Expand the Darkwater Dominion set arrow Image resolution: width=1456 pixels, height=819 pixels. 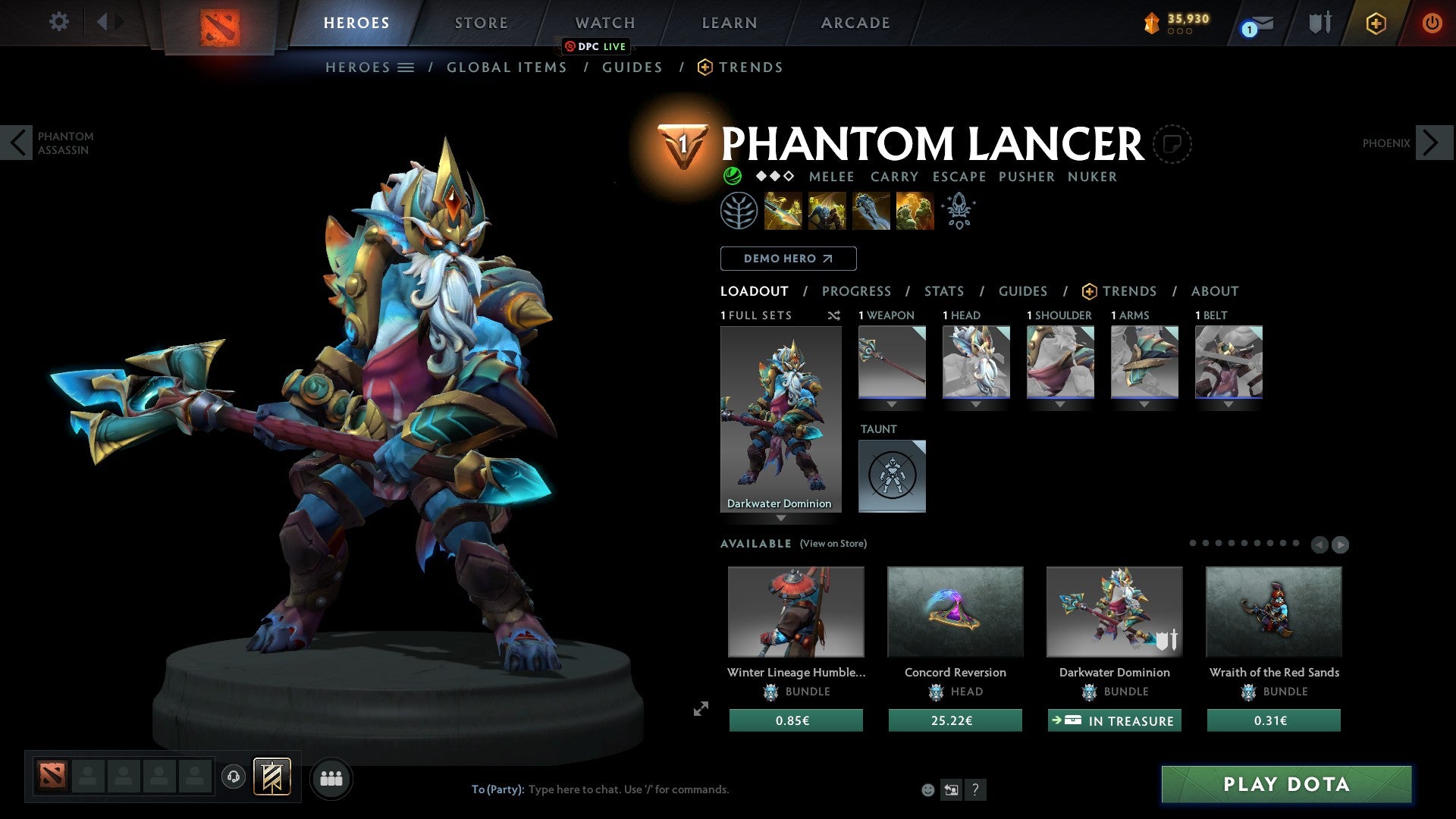(x=782, y=519)
